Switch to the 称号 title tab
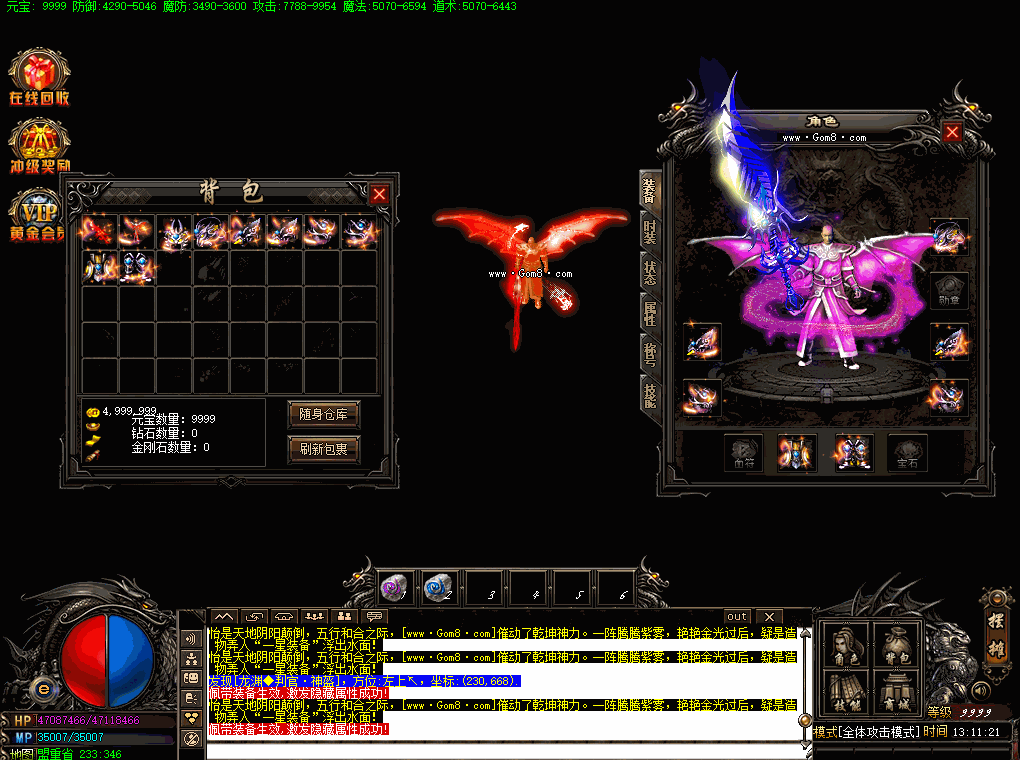Screen dimensions: 1020x760 point(649,353)
